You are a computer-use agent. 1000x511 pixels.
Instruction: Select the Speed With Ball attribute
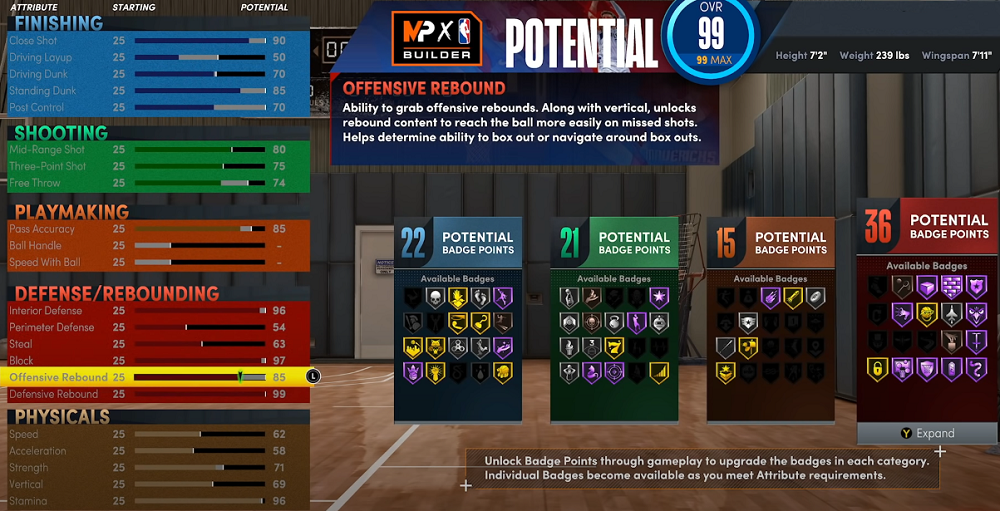tap(150, 262)
